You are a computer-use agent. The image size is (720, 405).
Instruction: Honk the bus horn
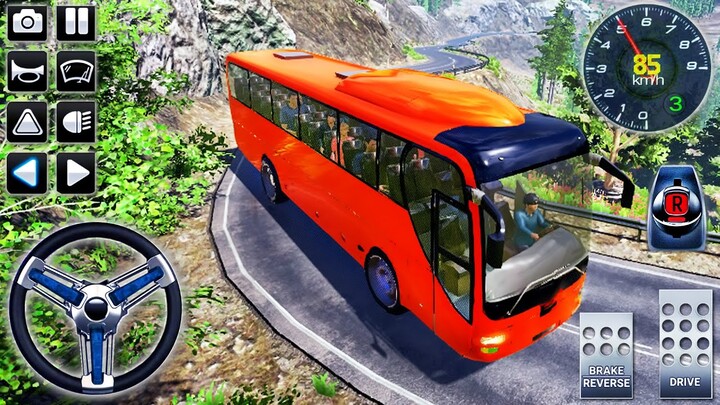click(27, 72)
